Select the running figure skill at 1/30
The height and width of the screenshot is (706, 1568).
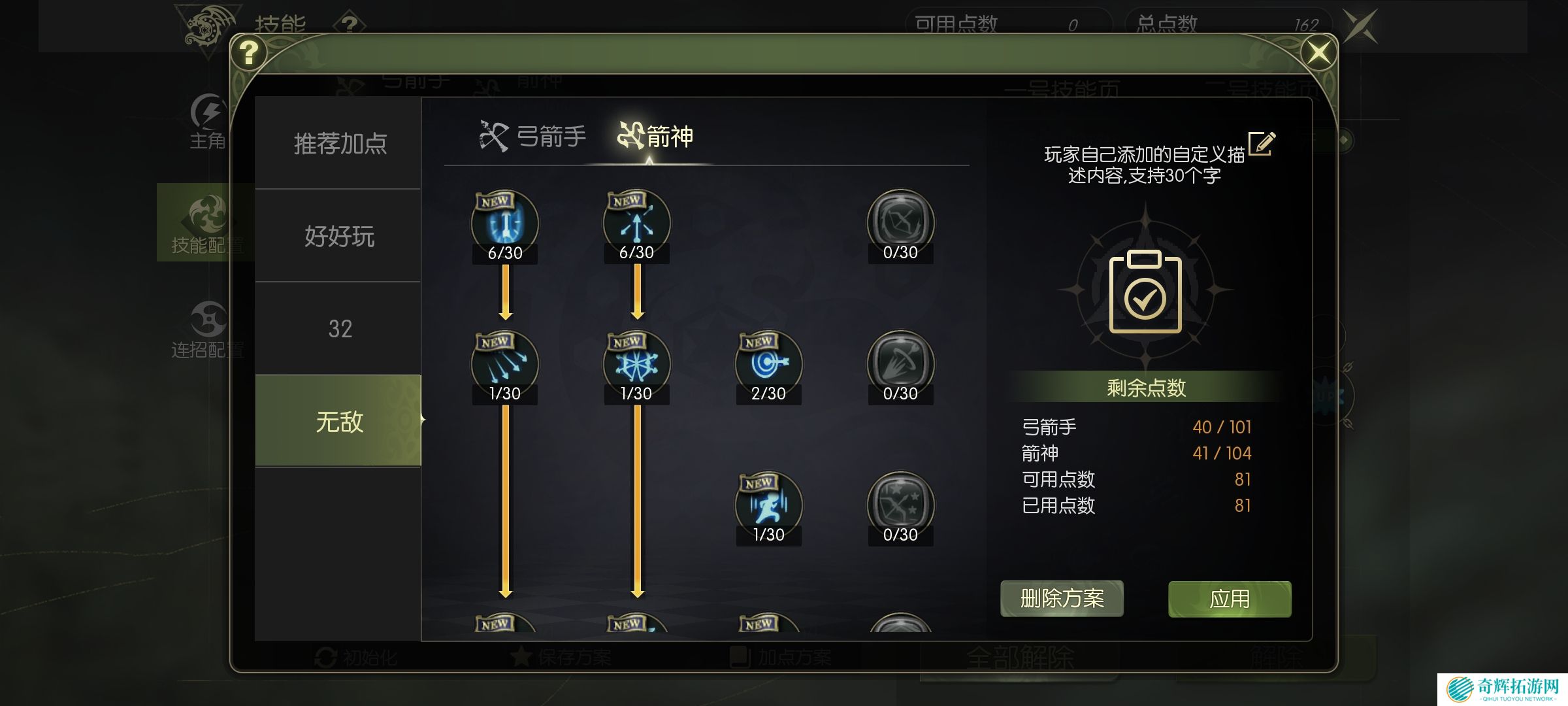(768, 505)
